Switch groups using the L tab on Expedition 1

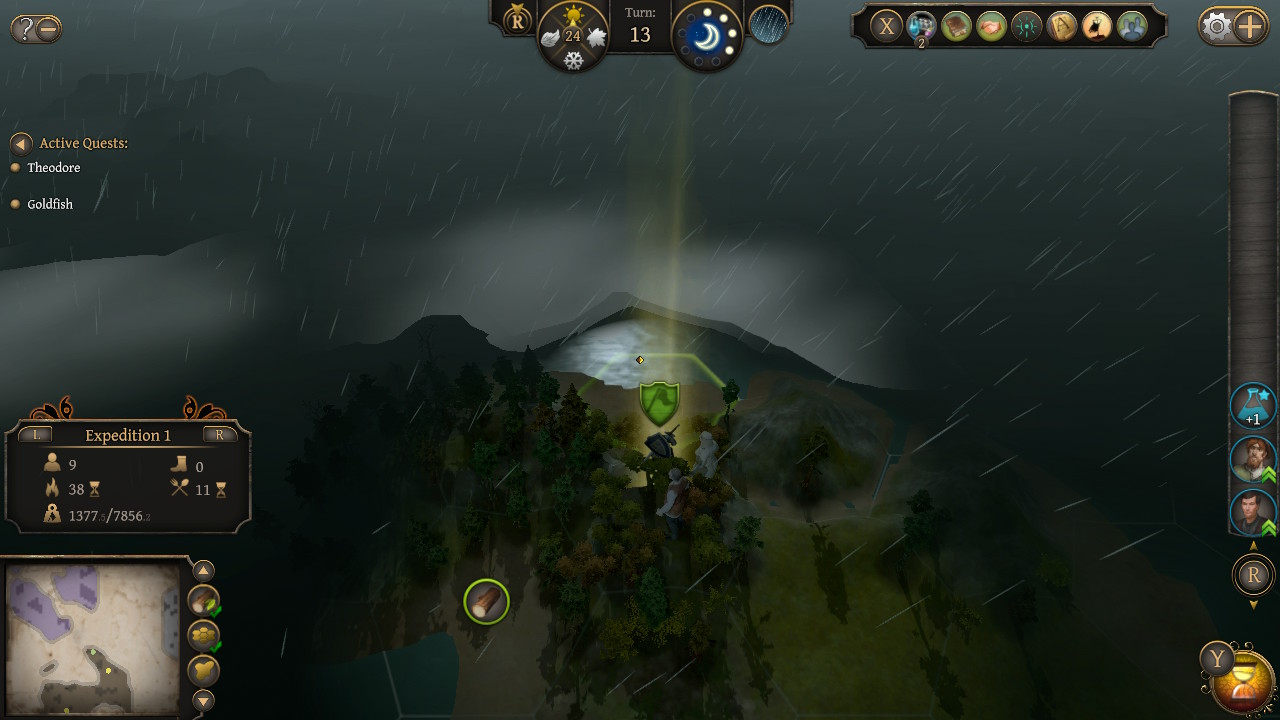click(x=37, y=435)
